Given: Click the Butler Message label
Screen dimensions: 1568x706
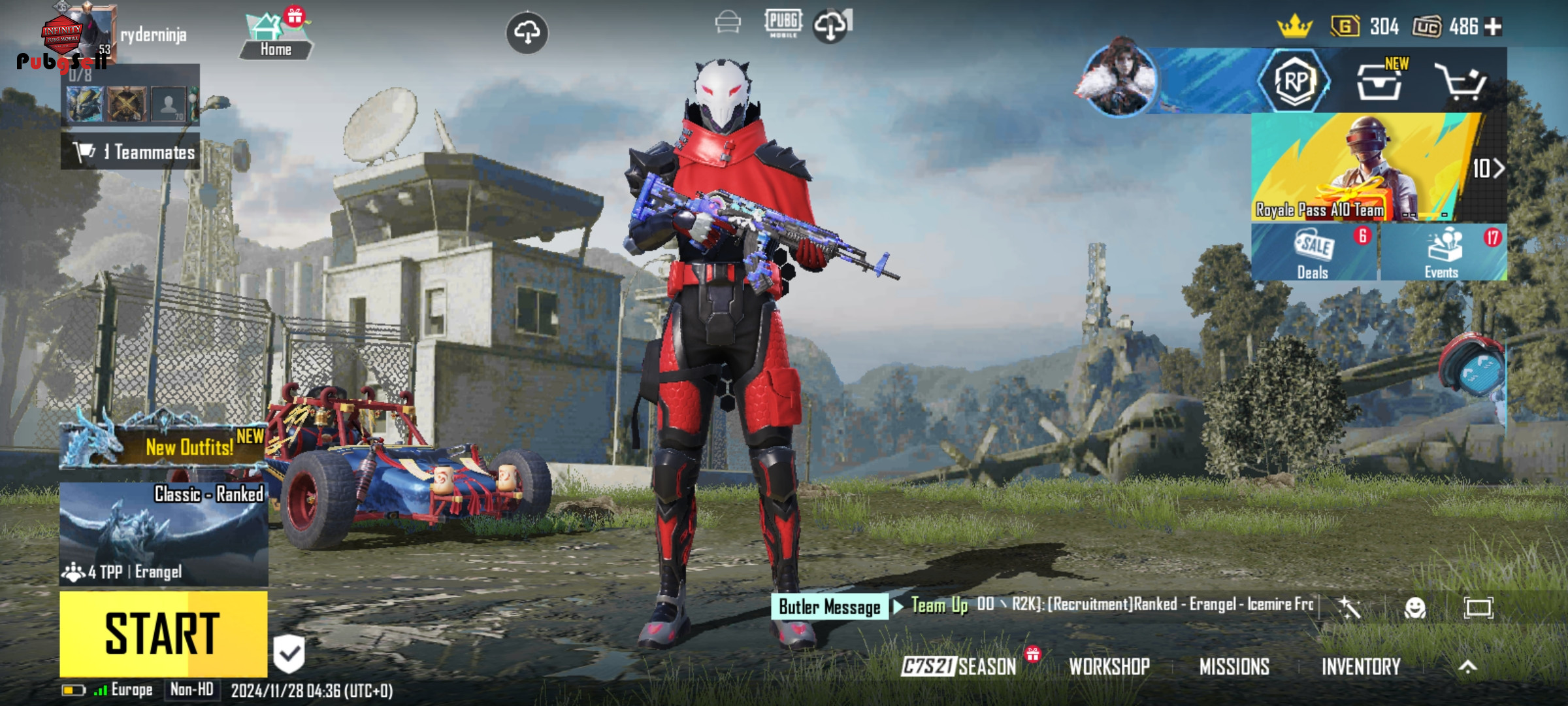Looking at the screenshot, I should coord(830,607).
